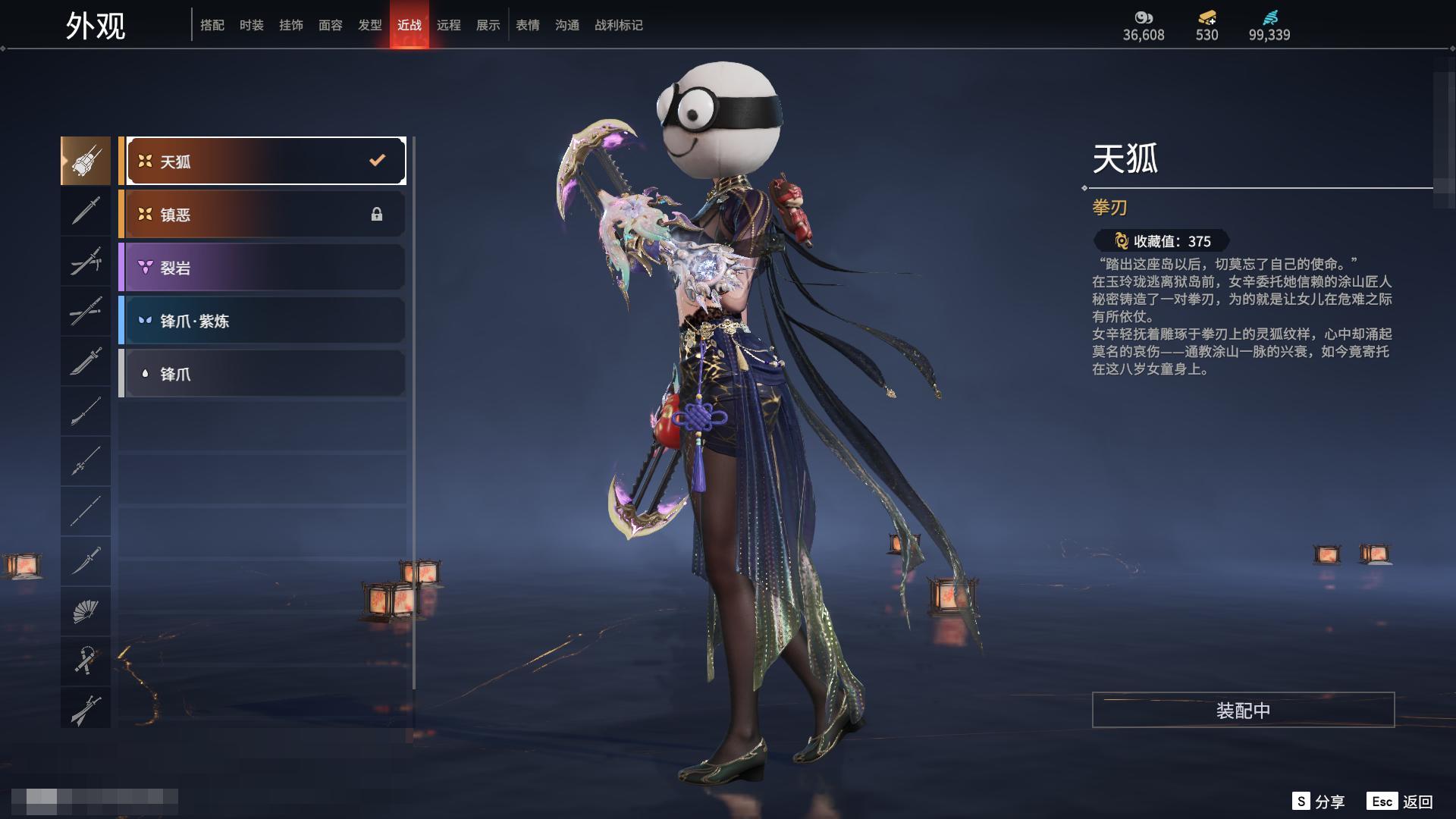This screenshot has width=1456, height=819.
Task: Switch to the 远程 ranged tab
Action: coord(449,25)
